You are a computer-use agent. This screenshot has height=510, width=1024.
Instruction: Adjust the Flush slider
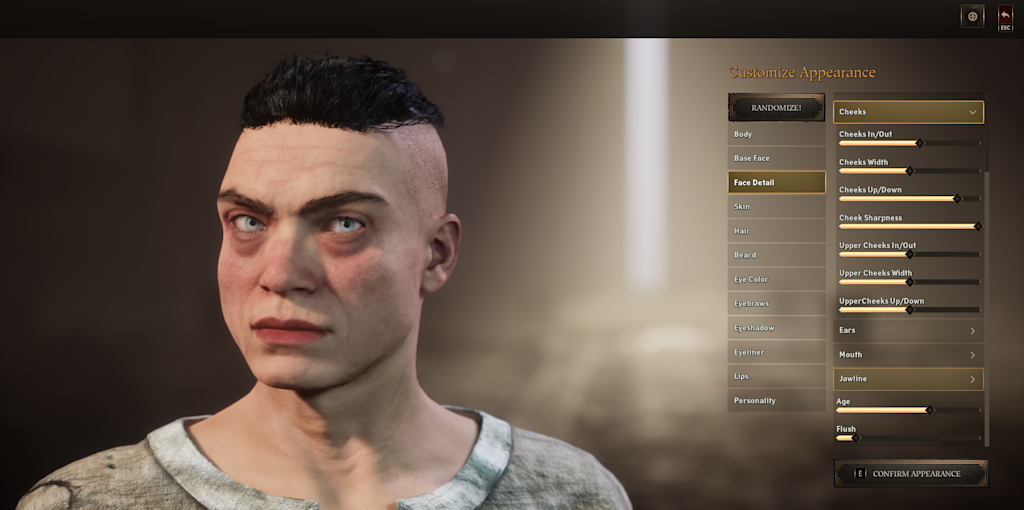(x=854, y=438)
